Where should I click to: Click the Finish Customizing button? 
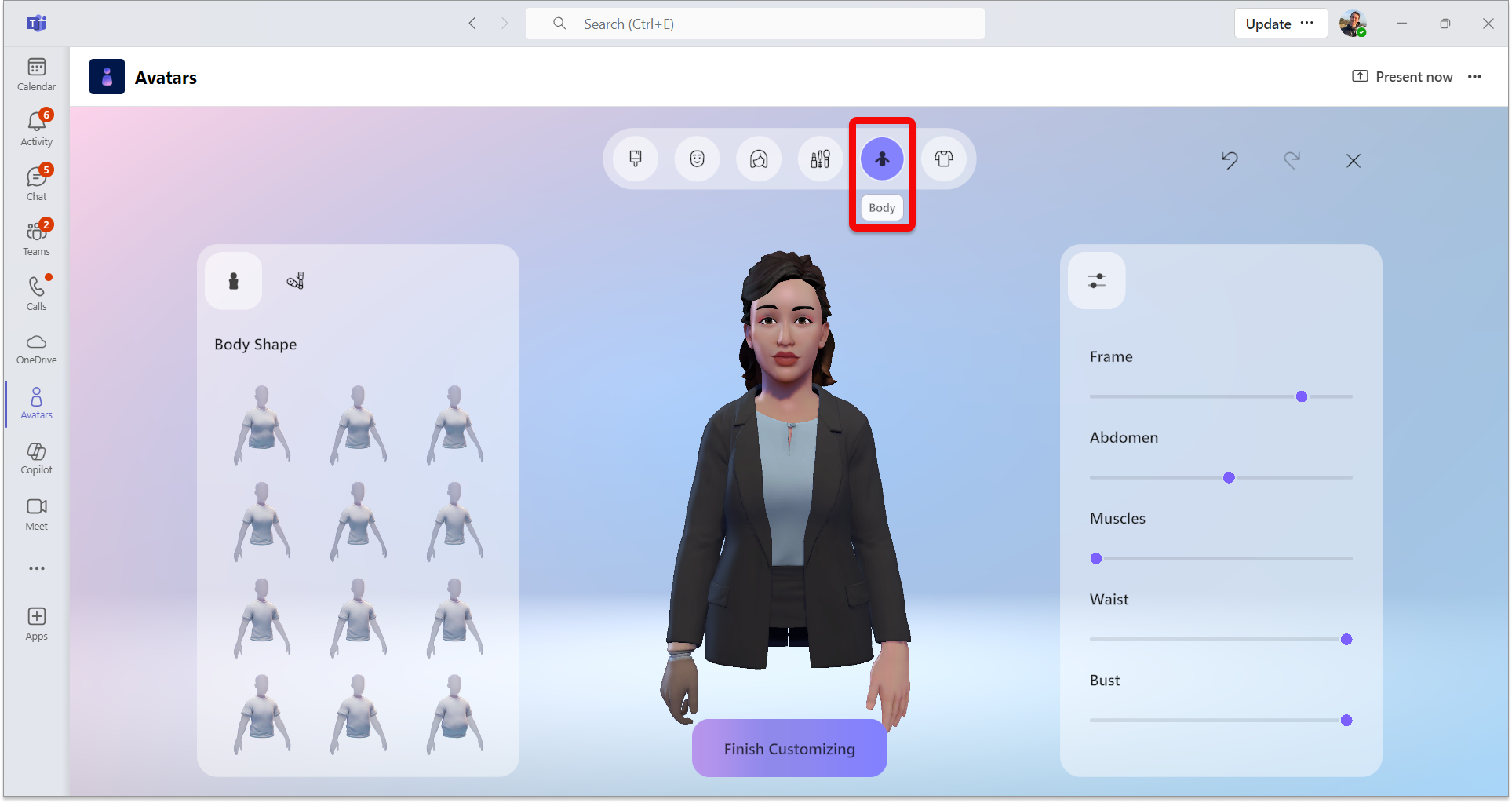[789, 748]
